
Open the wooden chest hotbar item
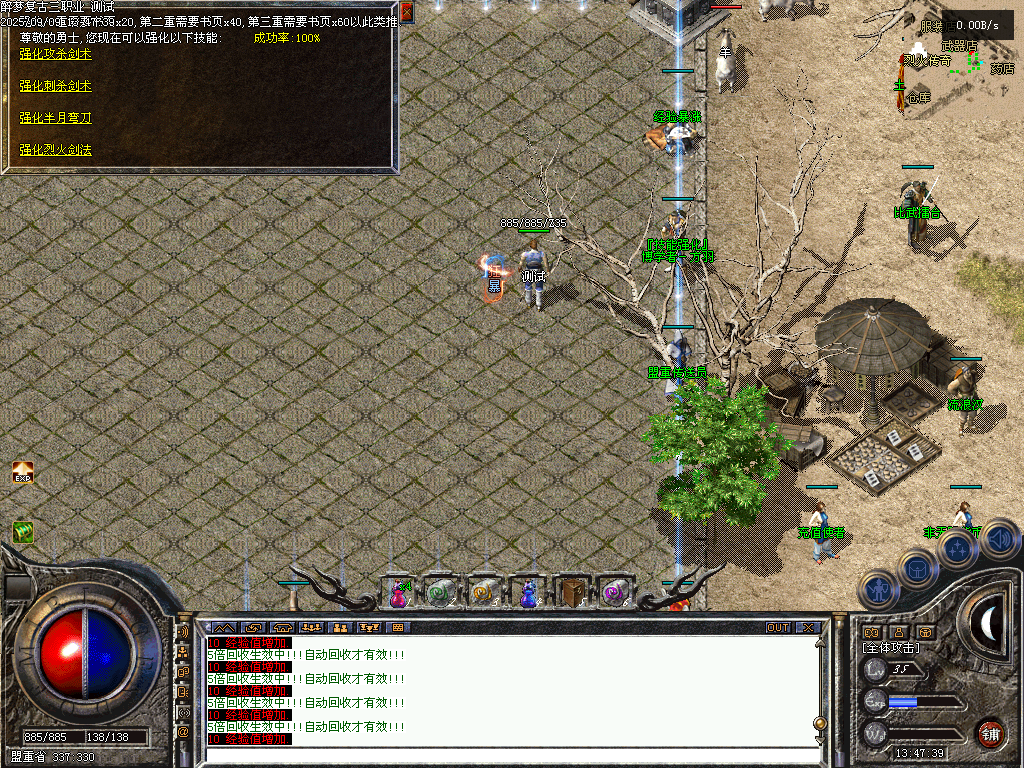tap(571, 593)
